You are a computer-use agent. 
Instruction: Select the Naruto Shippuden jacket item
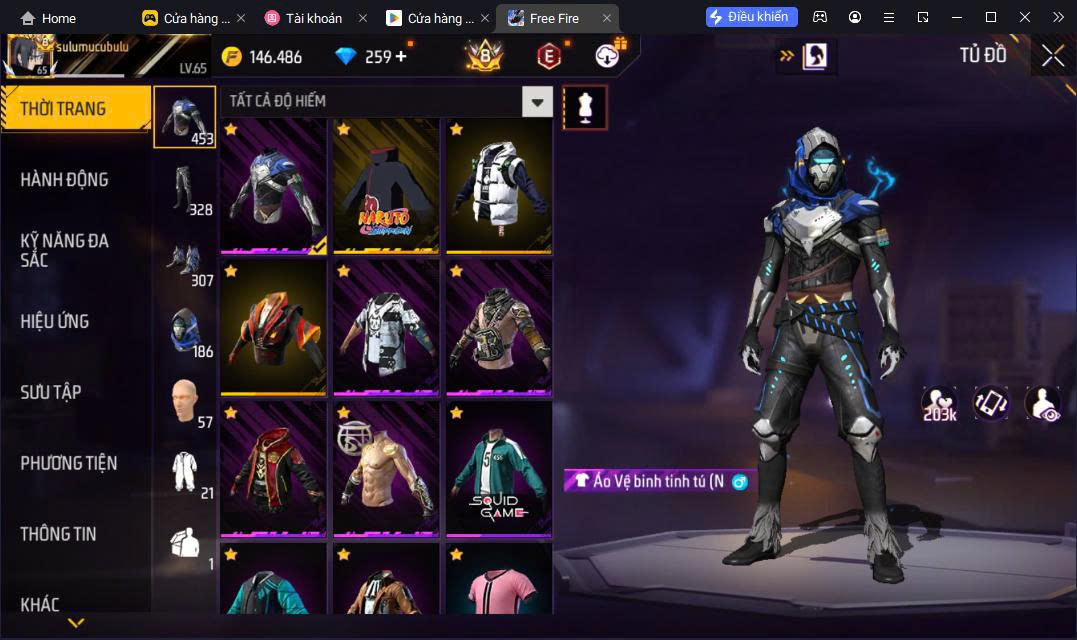[386, 185]
